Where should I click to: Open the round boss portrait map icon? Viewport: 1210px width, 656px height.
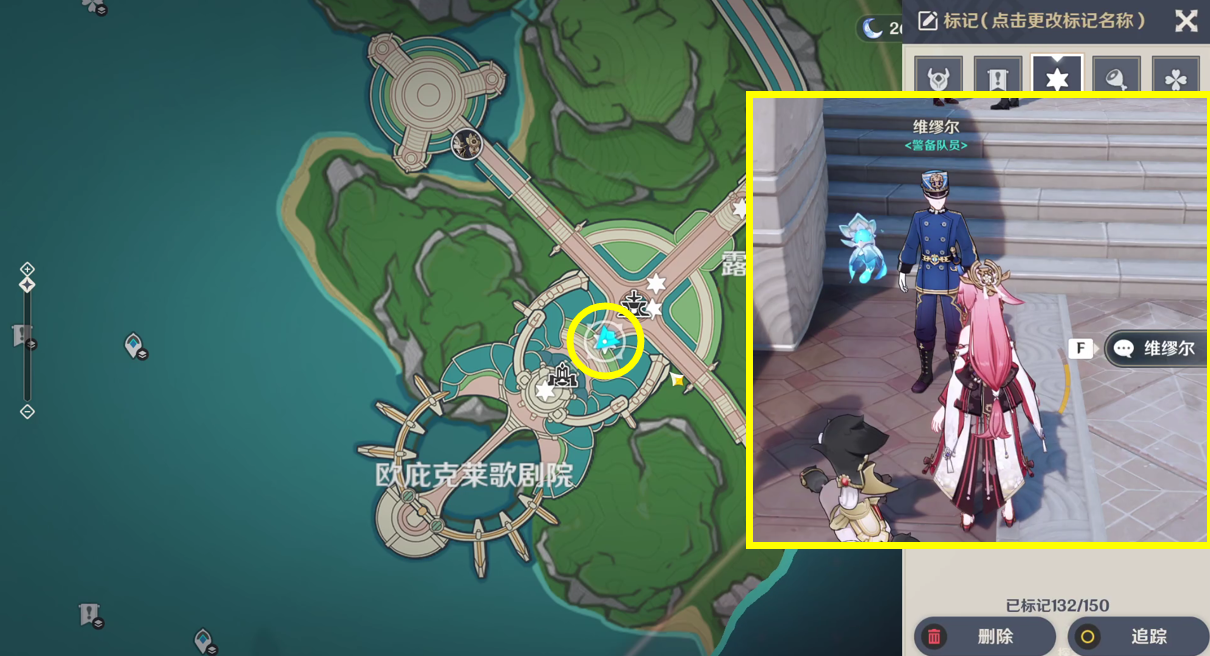coord(466,144)
